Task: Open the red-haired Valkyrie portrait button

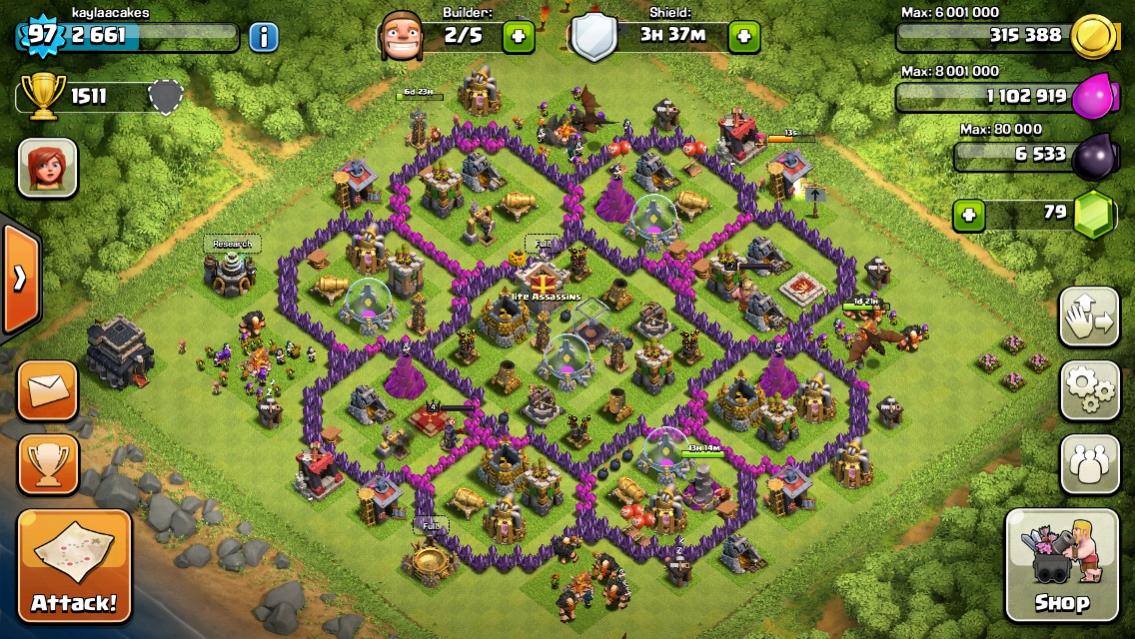Action: click(x=47, y=167)
